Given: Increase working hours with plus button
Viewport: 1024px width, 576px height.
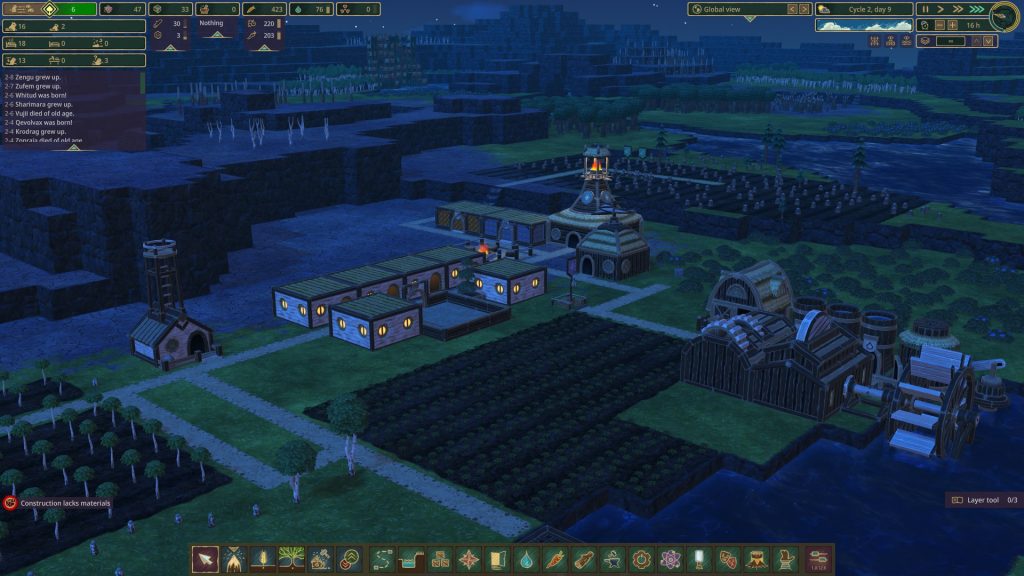Looking at the screenshot, I should click(x=952, y=25).
